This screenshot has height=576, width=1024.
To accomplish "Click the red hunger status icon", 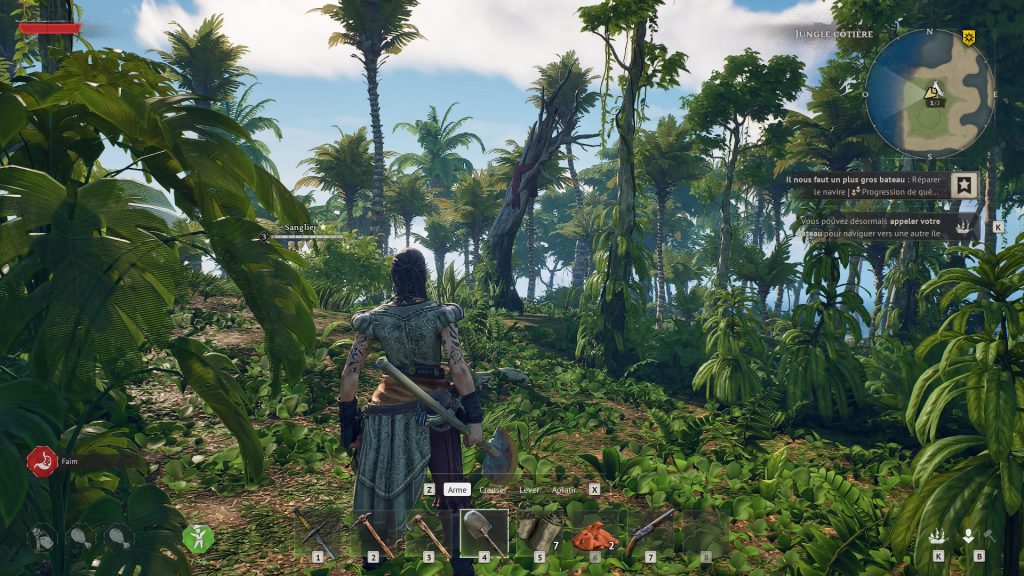I will tap(41, 461).
